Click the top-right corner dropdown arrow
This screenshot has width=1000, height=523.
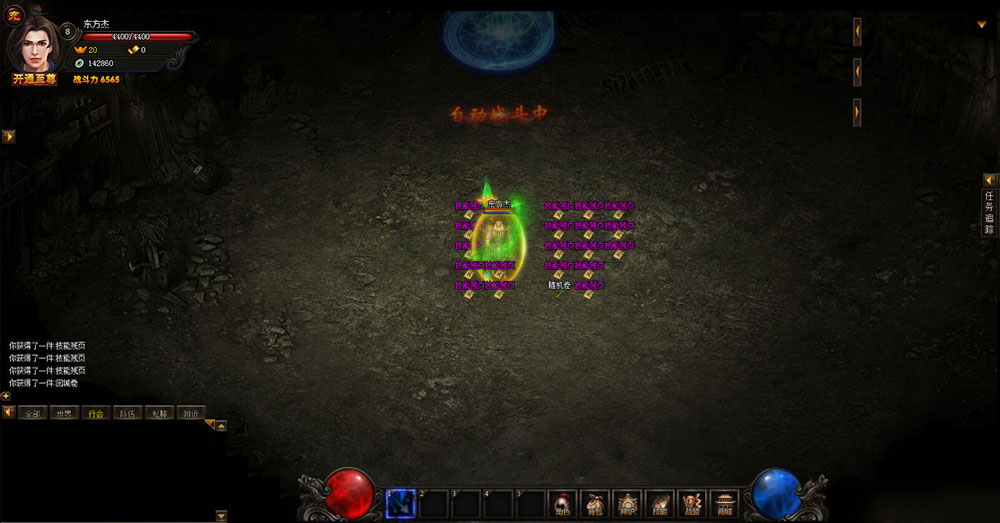click(982, 24)
